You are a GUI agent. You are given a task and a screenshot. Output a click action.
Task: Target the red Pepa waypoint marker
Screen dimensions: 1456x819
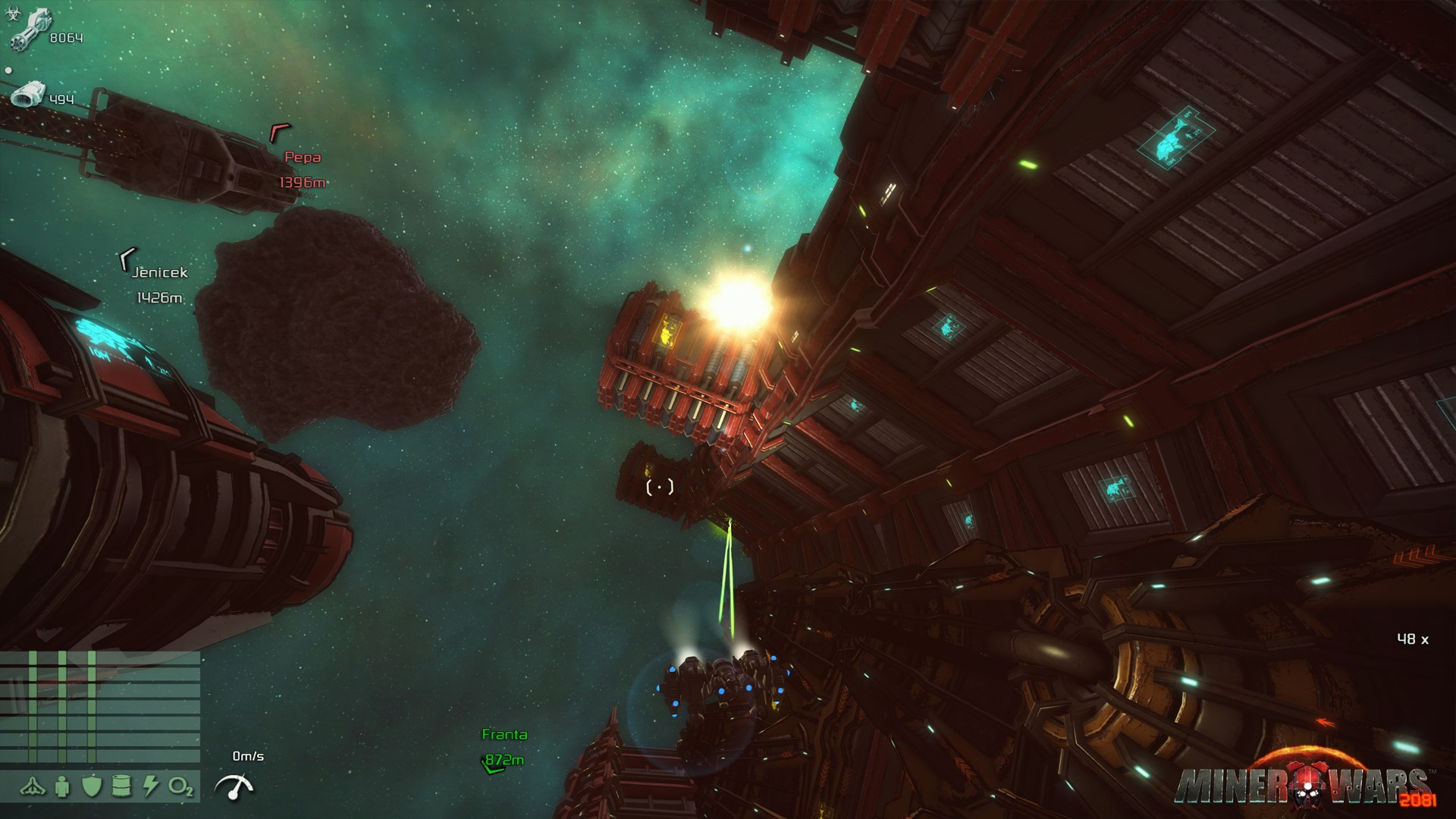280,133
